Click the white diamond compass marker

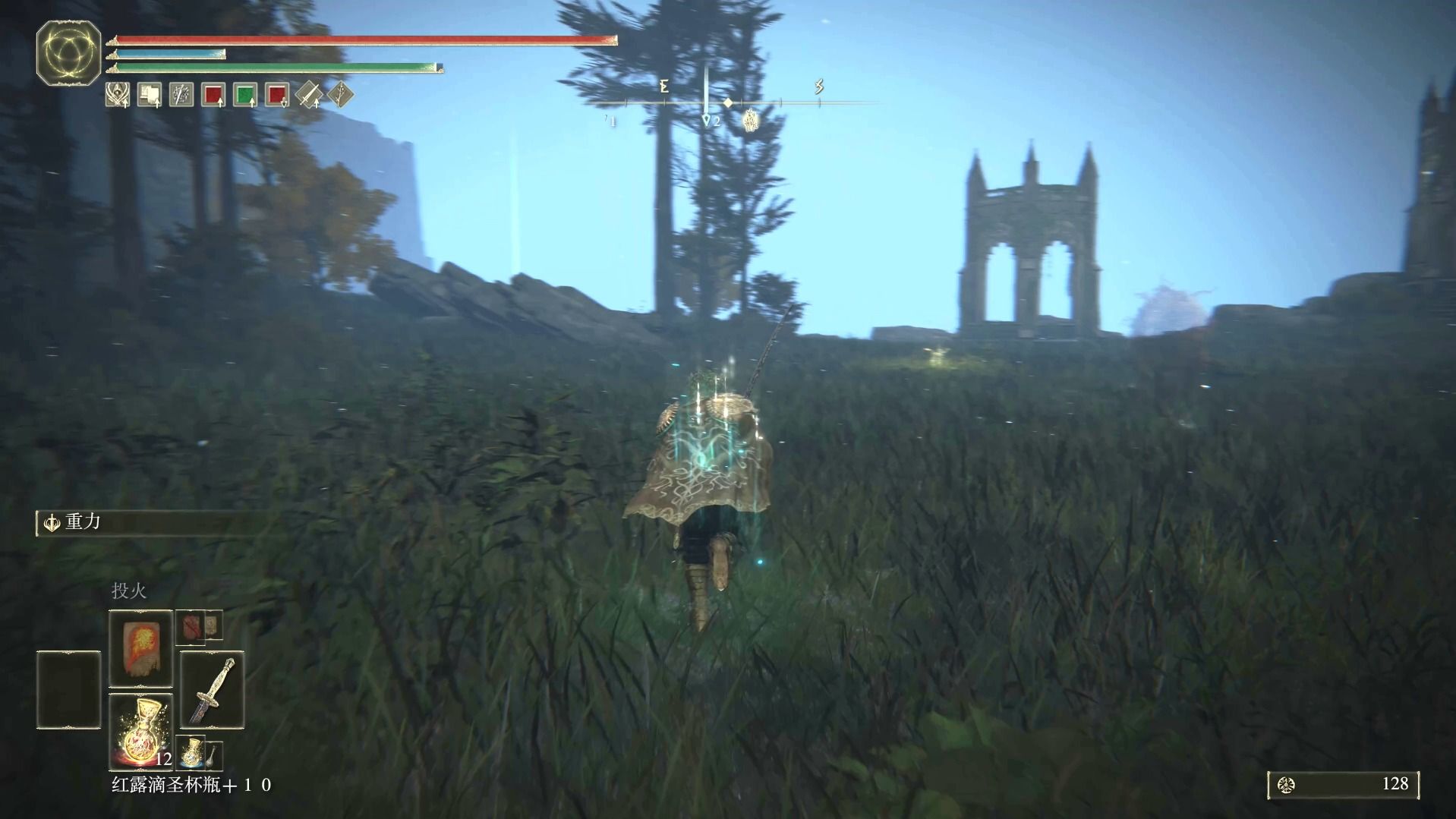[727, 102]
